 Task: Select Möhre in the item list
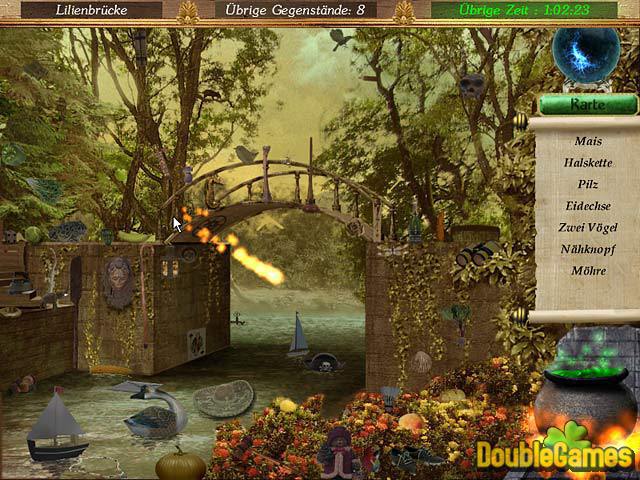pos(588,270)
